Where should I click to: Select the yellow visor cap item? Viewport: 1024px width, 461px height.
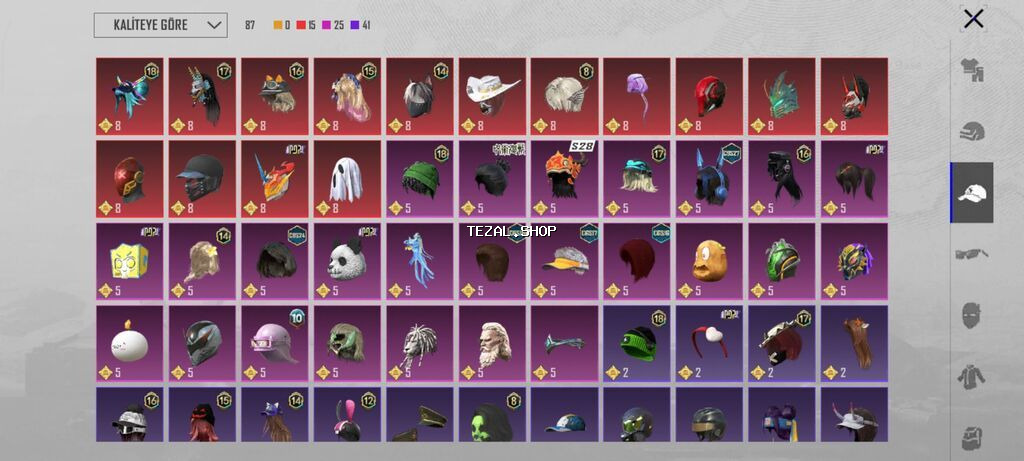(564, 261)
